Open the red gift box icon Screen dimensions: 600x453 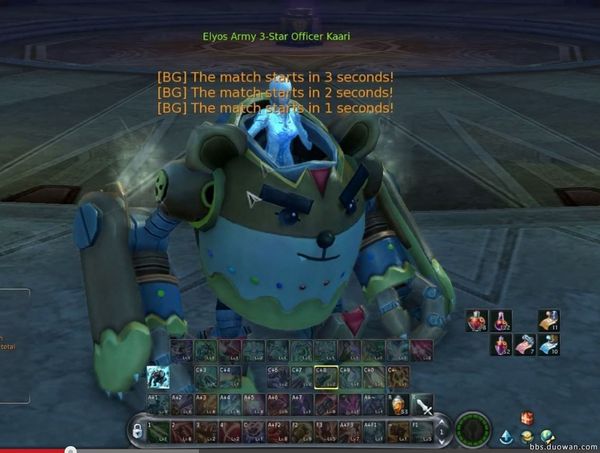[x=527, y=418]
